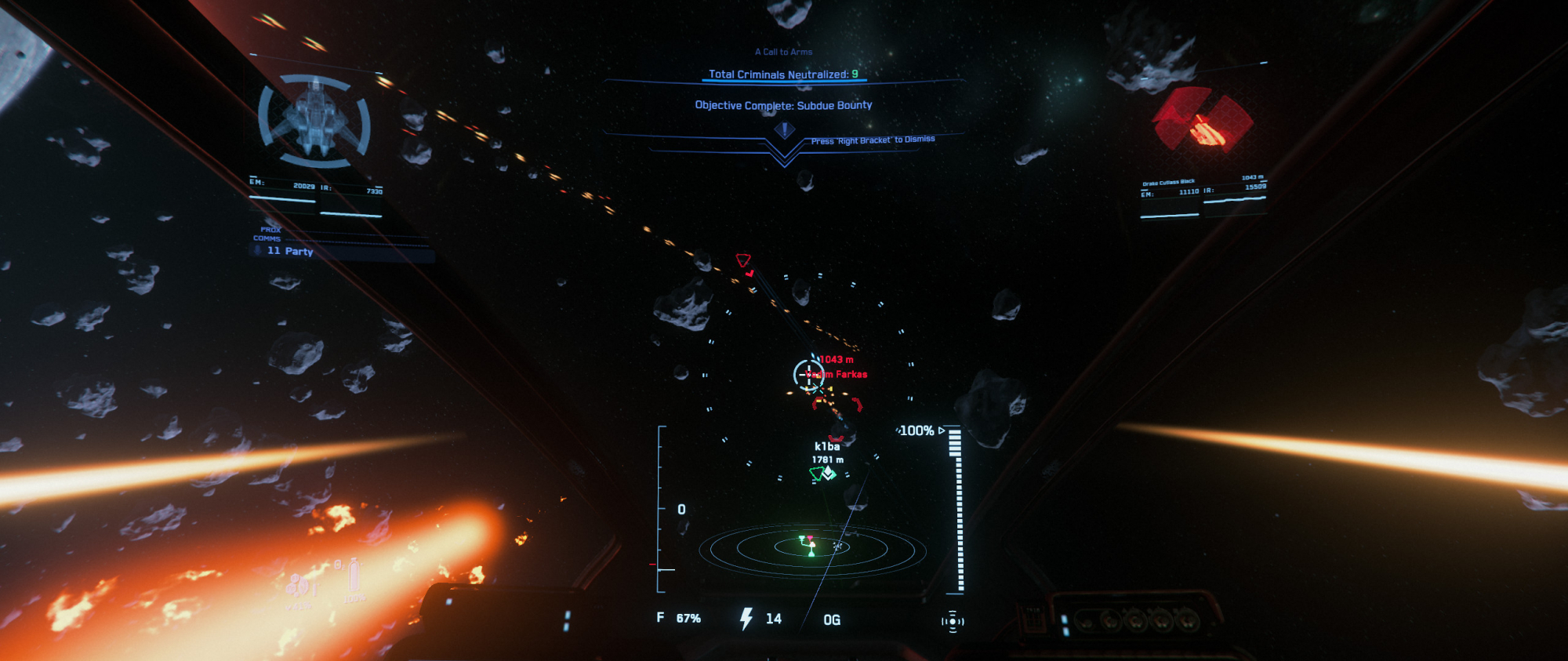Click the exclamation diamond notification icon
The width and height of the screenshot is (1568, 661).
[784, 130]
